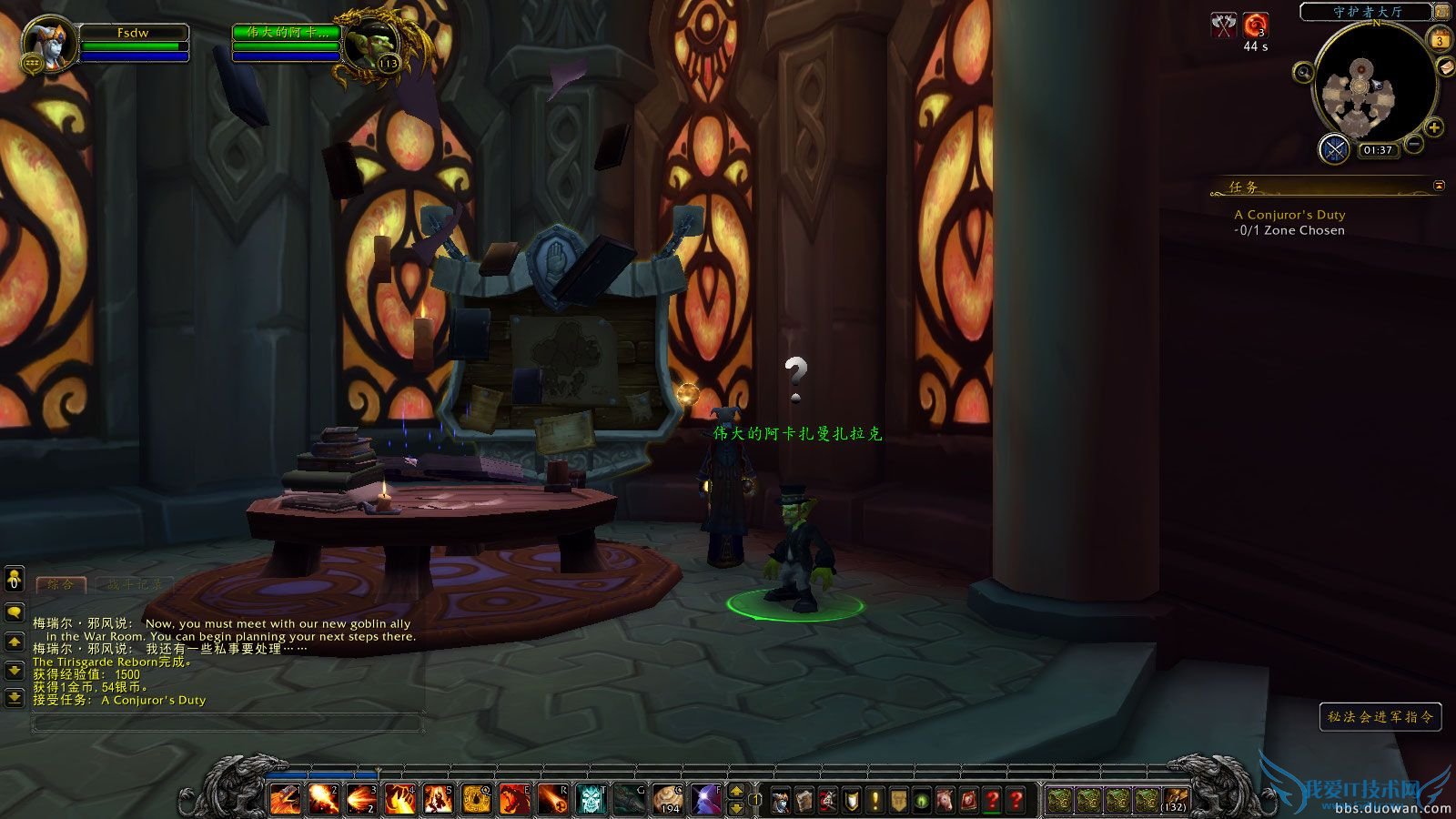Open the character info micro-menu icon
The height and width of the screenshot is (819, 1456).
point(781,798)
